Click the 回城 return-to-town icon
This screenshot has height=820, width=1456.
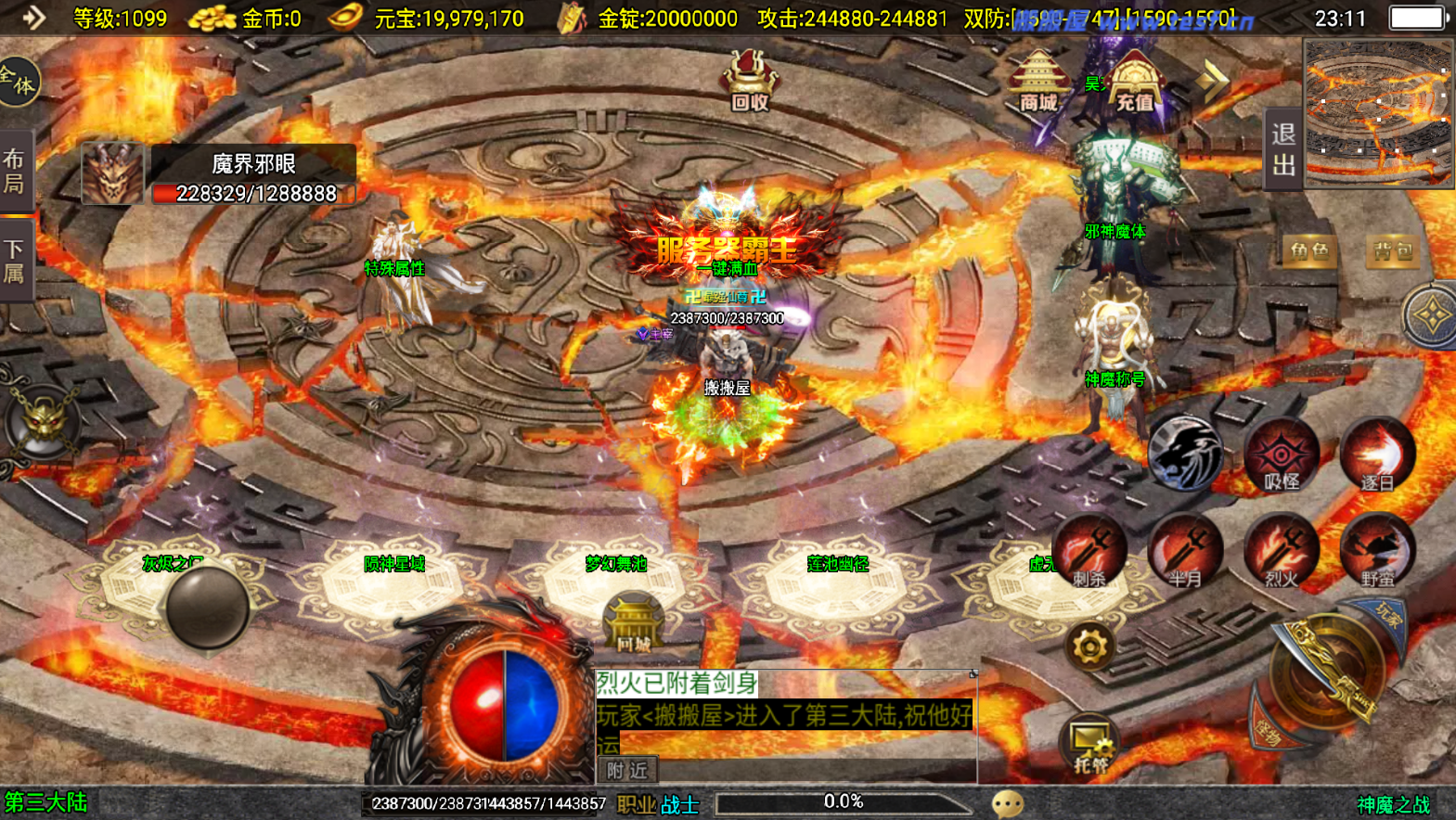click(x=634, y=623)
